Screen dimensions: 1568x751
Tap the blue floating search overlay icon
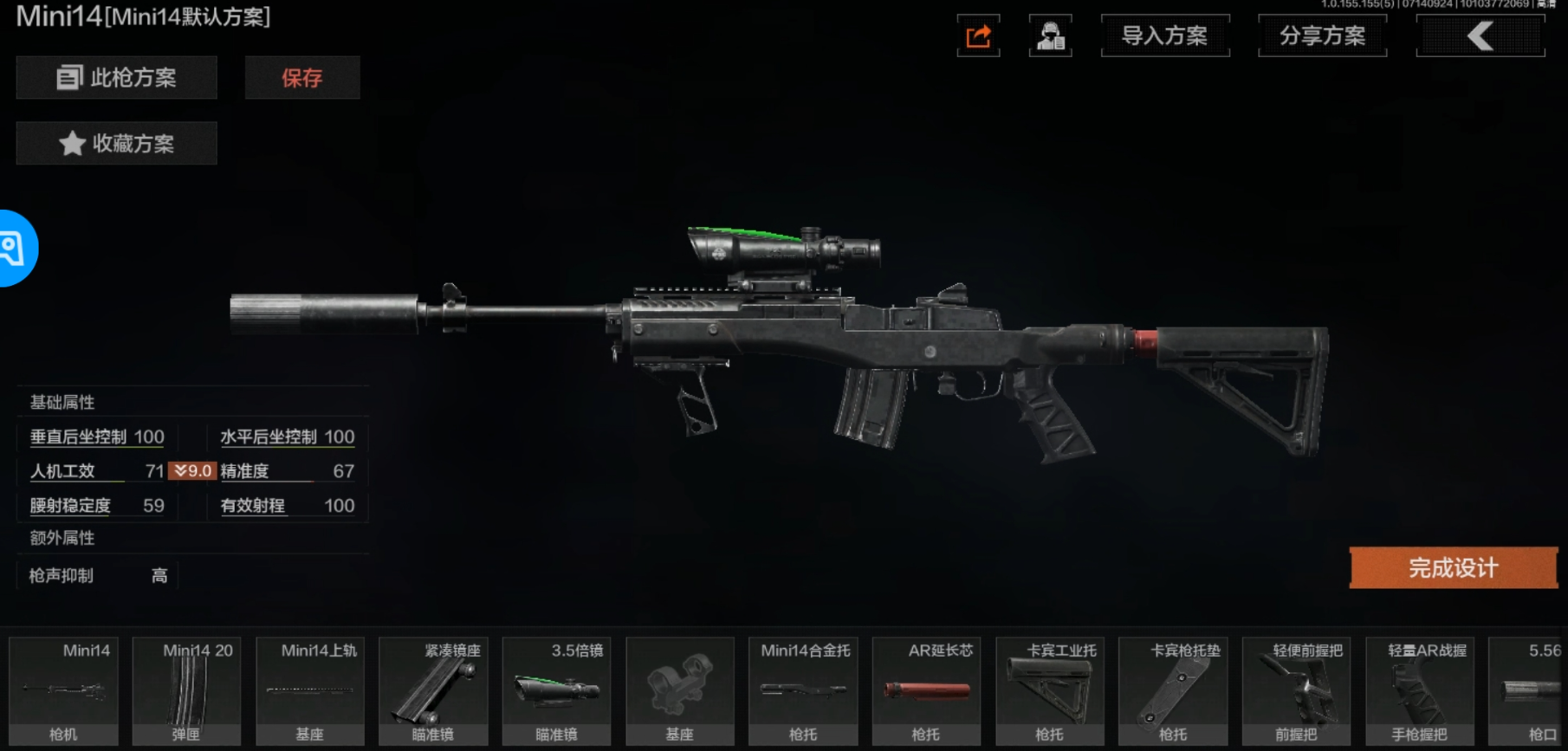pos(14,249)
